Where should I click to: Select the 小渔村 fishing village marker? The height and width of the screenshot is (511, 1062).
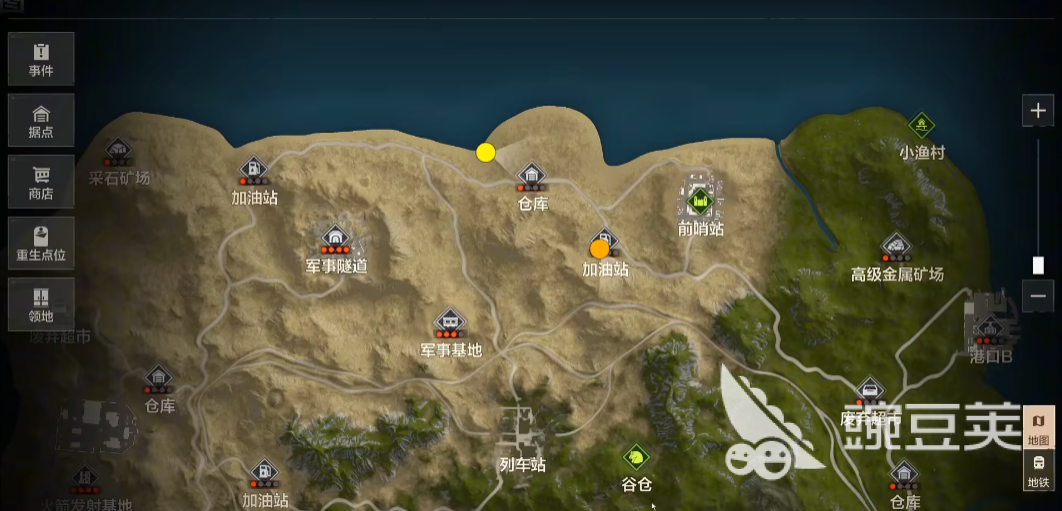pos(921,126)
